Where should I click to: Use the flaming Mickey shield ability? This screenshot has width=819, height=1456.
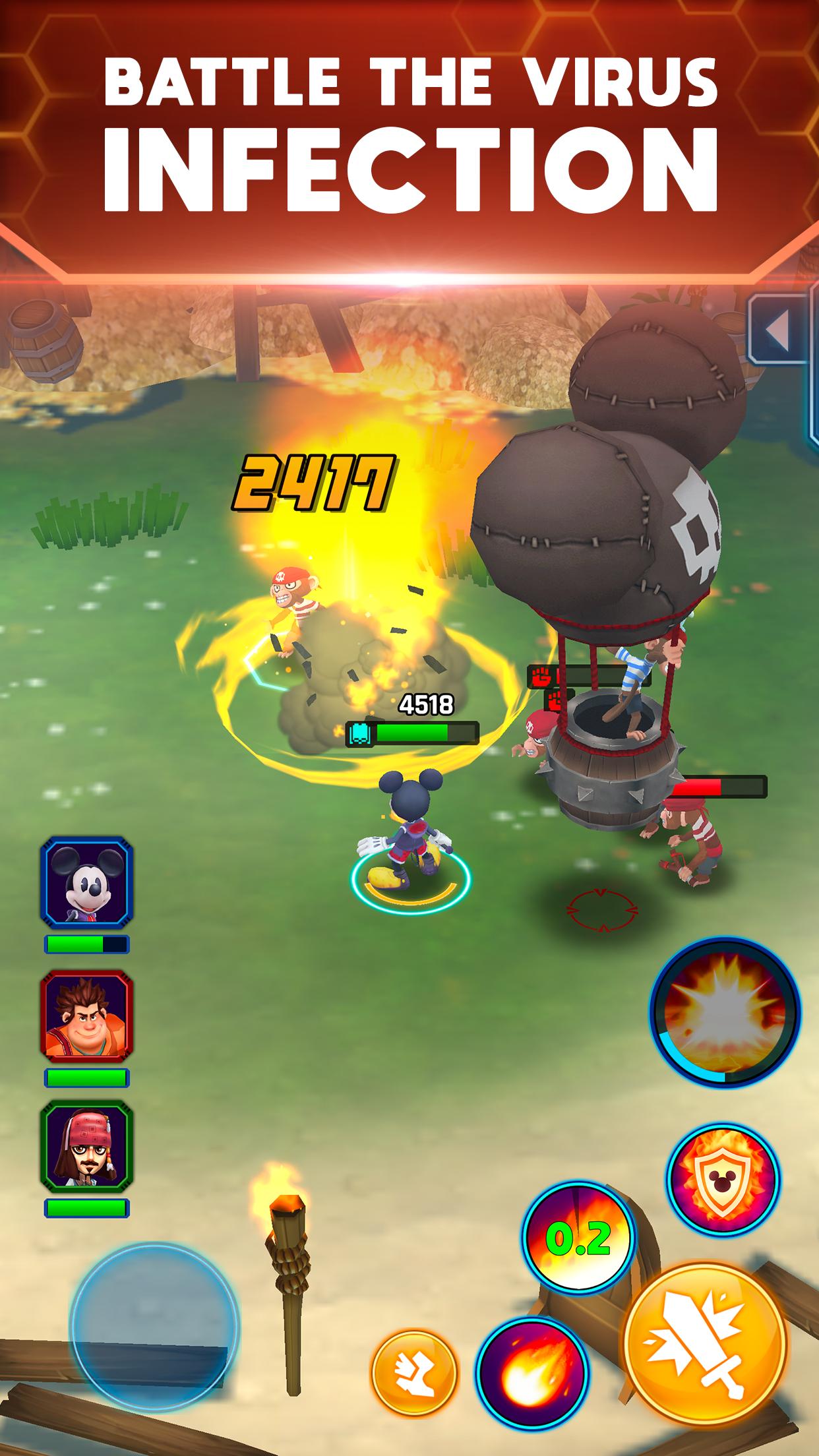[x=723, y=1179]
